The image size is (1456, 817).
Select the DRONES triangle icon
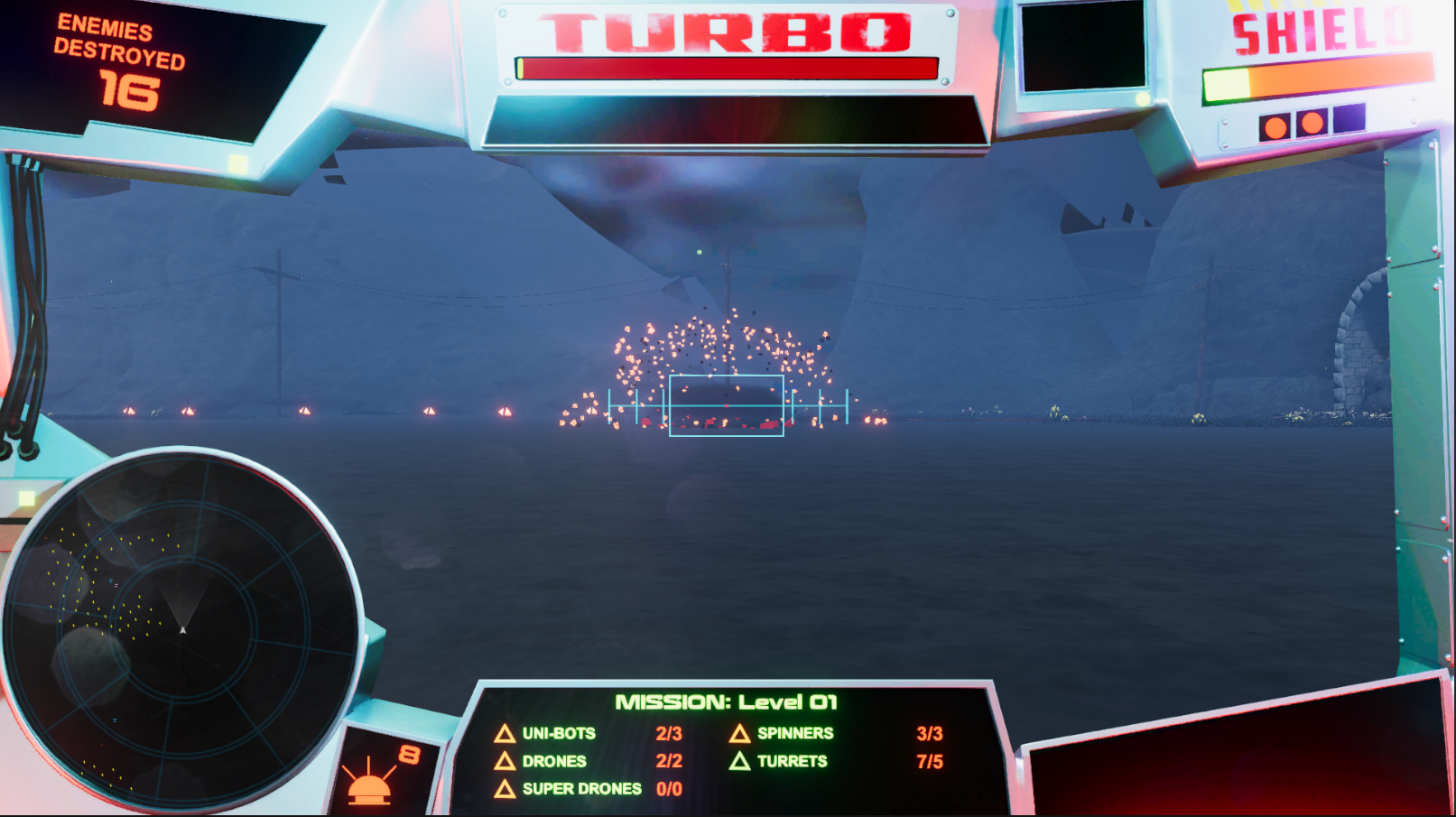tap(505, 761)
